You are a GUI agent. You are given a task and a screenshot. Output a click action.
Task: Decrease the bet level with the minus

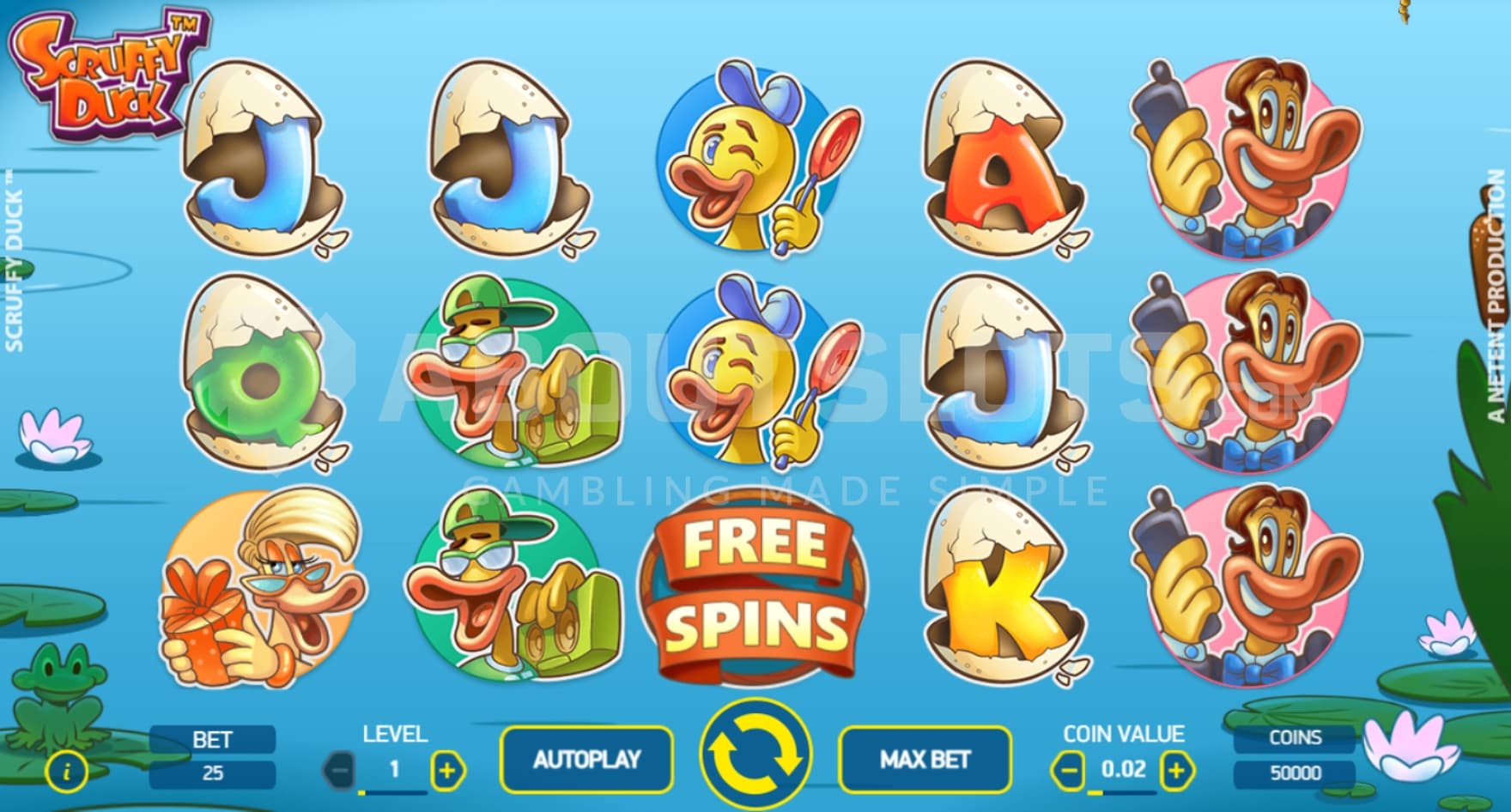(341, 770)
